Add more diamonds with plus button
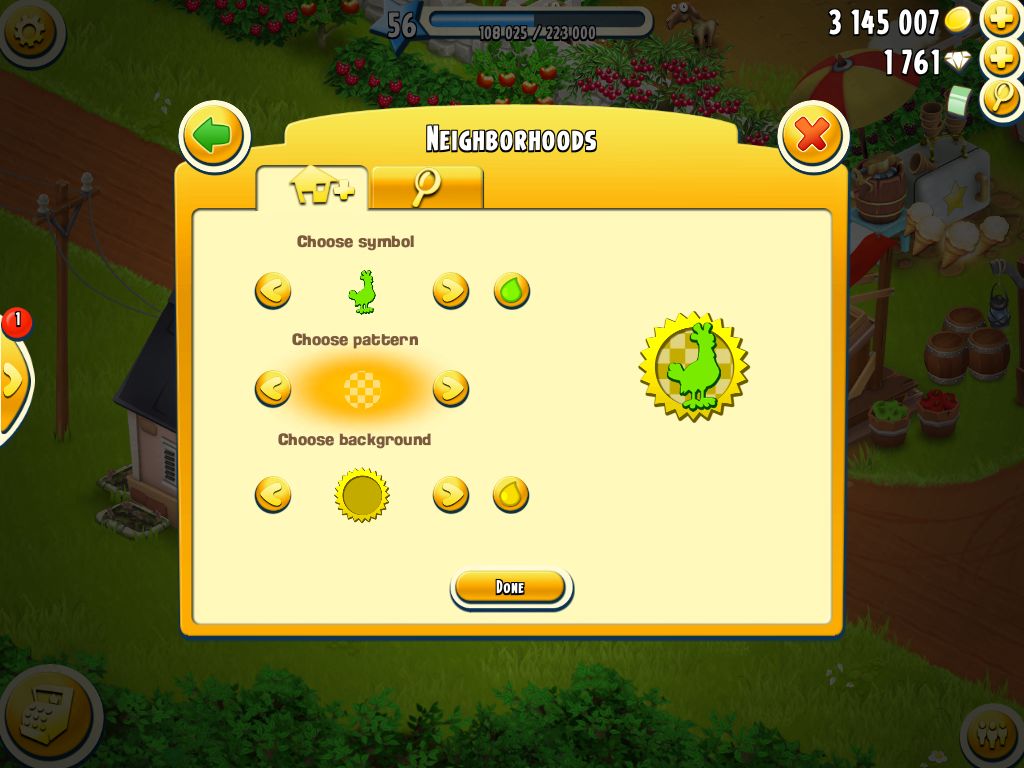Viewport: 1024px width, 768px height. pyautogui.click(x=1001, y=59)
